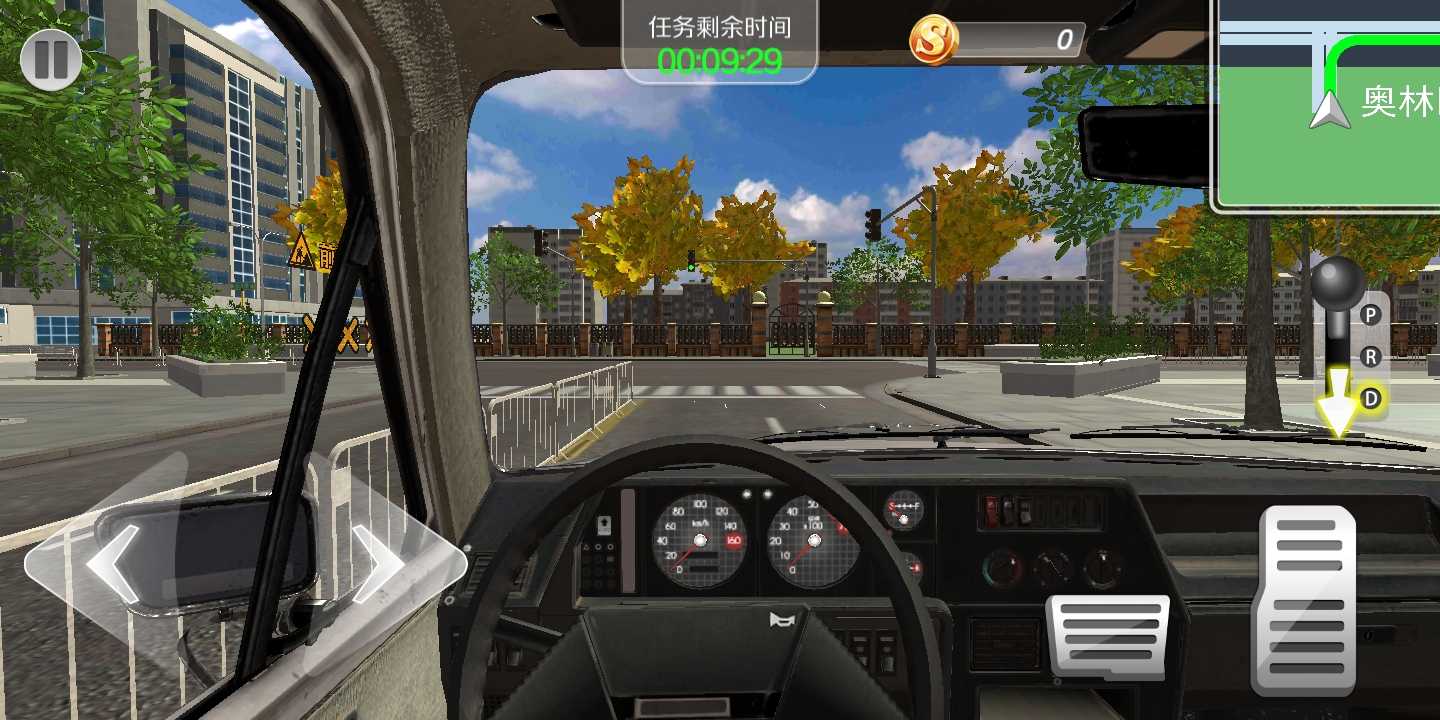Tap the 任务剩余时间 header panel
The width and height of the screenshot is (1440, 720).
click(x=719, y=28)
